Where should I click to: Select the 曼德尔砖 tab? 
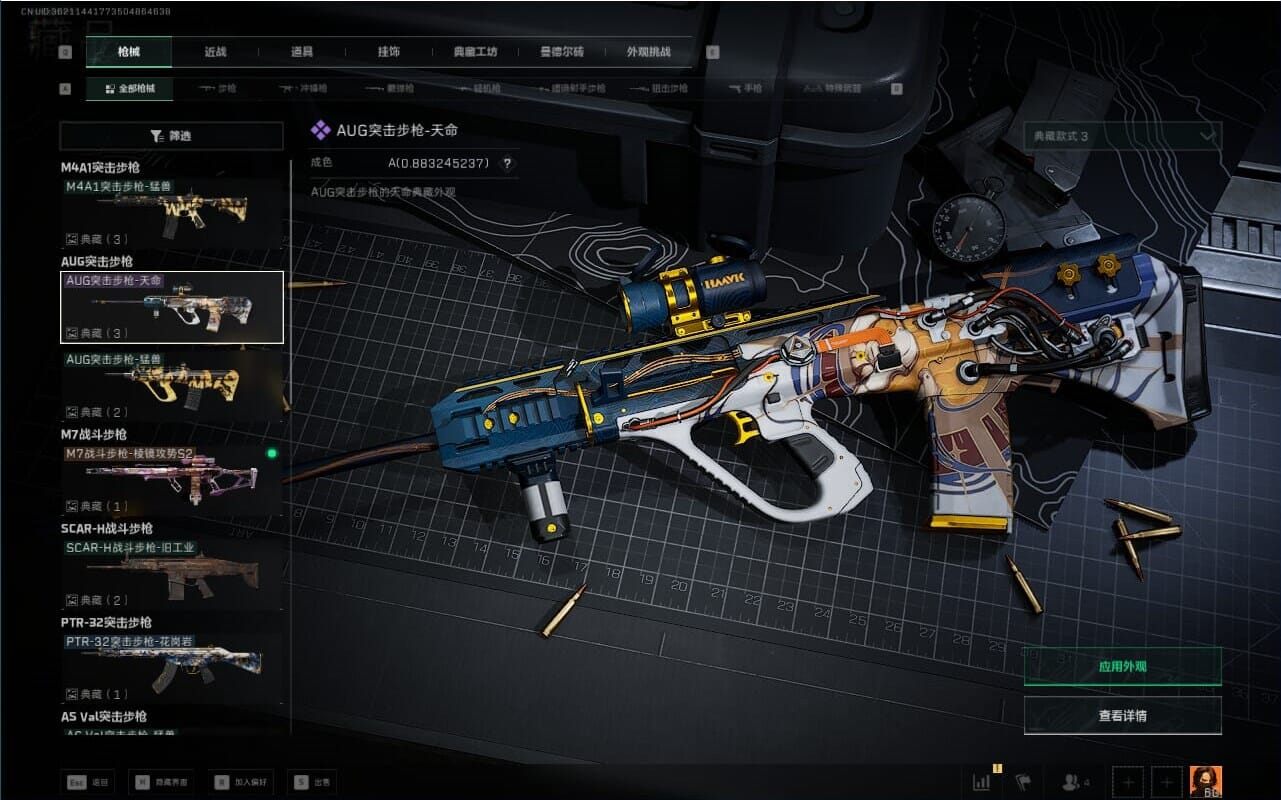[x=561, y=52]
